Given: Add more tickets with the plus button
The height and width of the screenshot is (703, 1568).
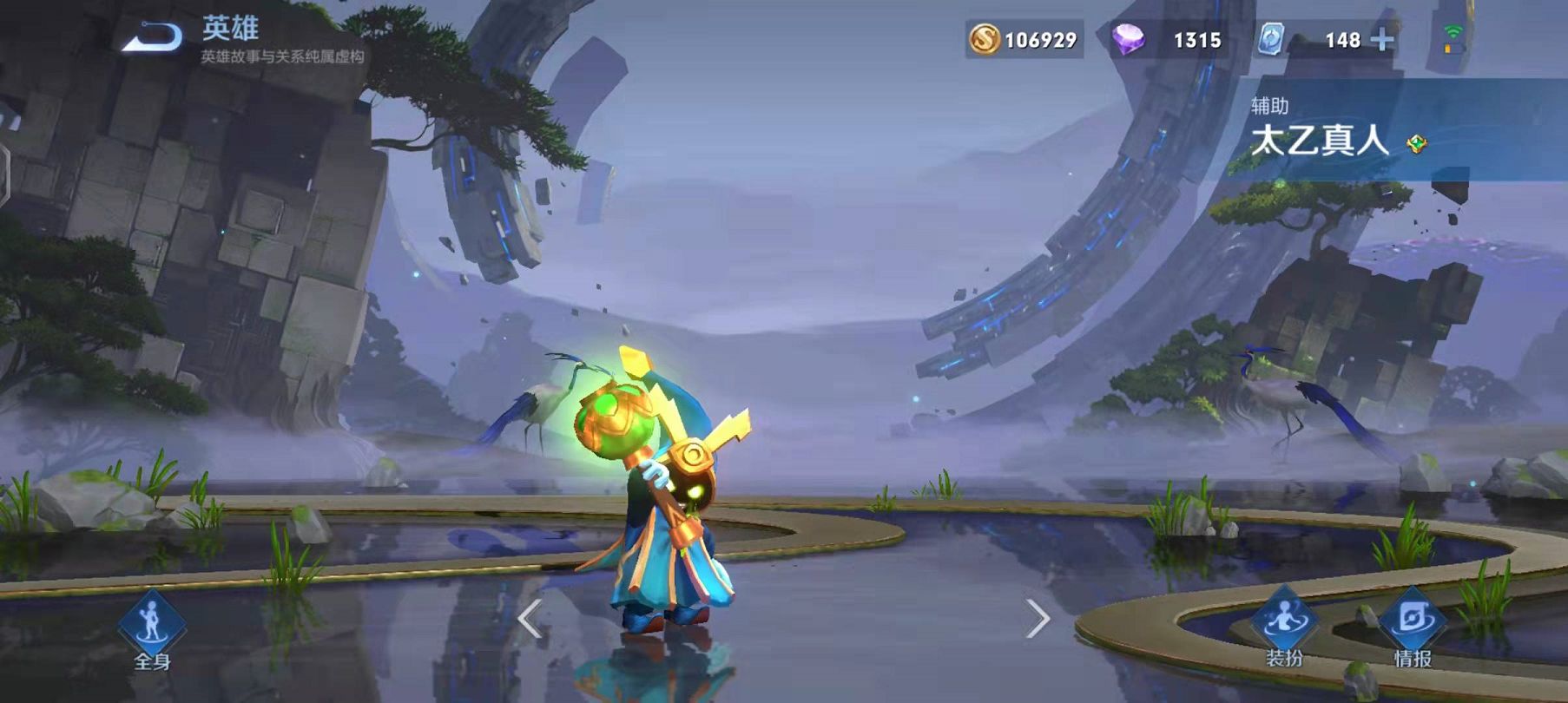Looking at the screenshot, I should [x=1382, y=40].
